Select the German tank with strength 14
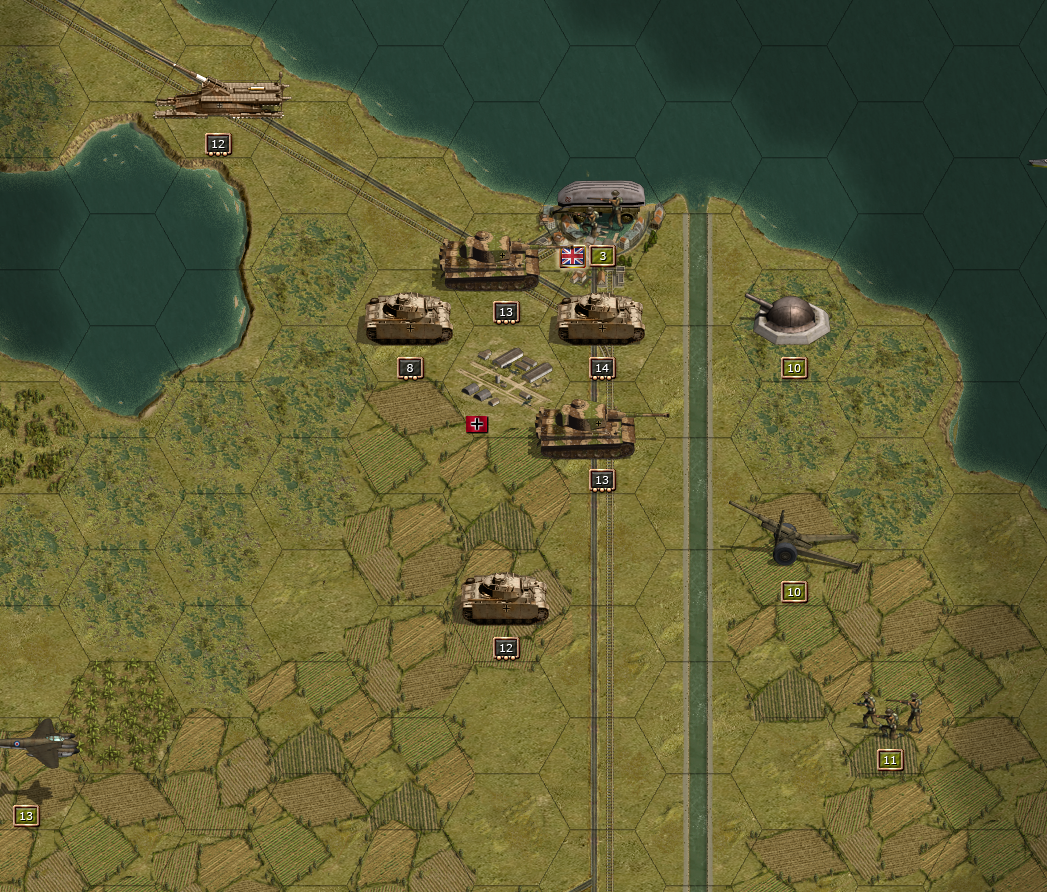Screen dimensions: 1047x892 [600, 319]
